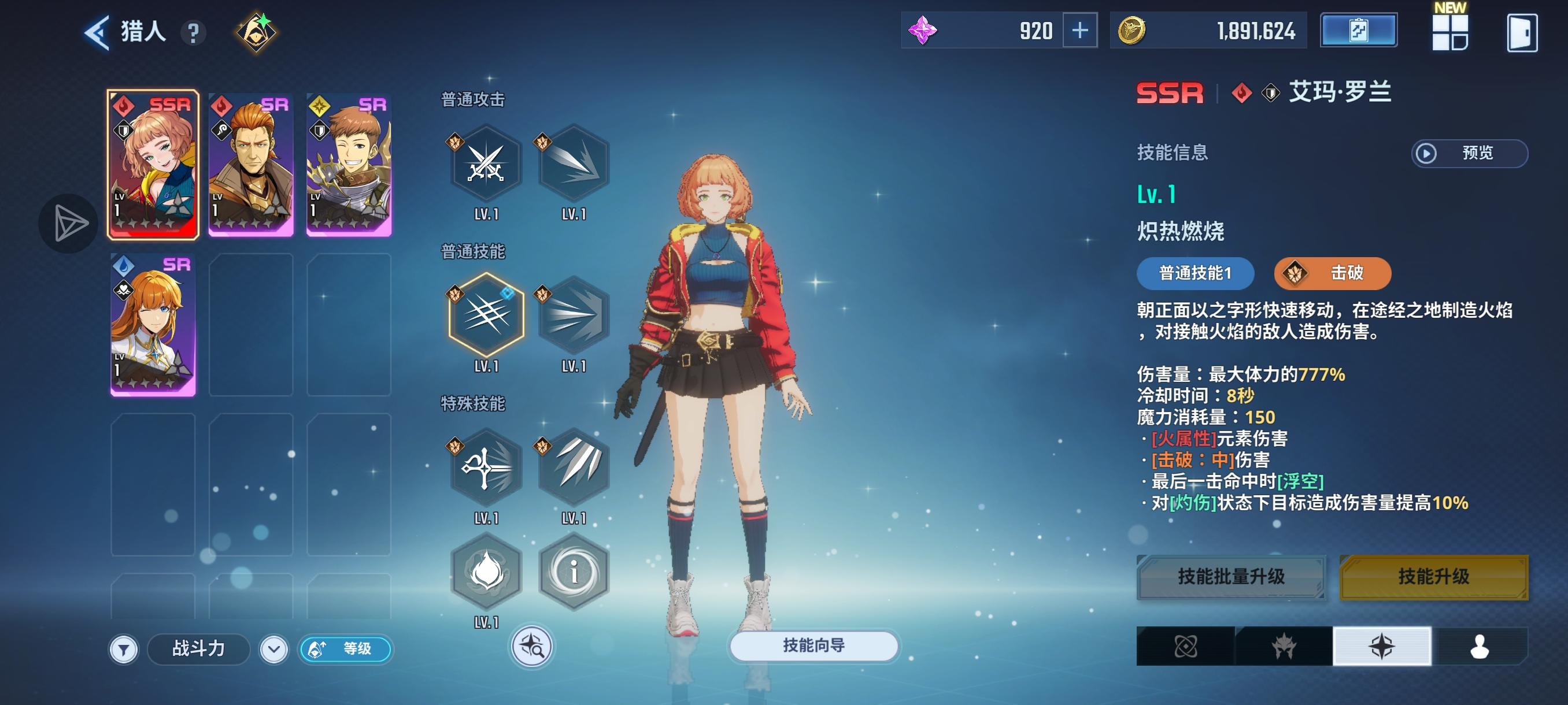Viewport: 1568px width, 705px height.
Task: Select the highlighted 炽热燃烧 claw skill icon
Action: (486, 315)
